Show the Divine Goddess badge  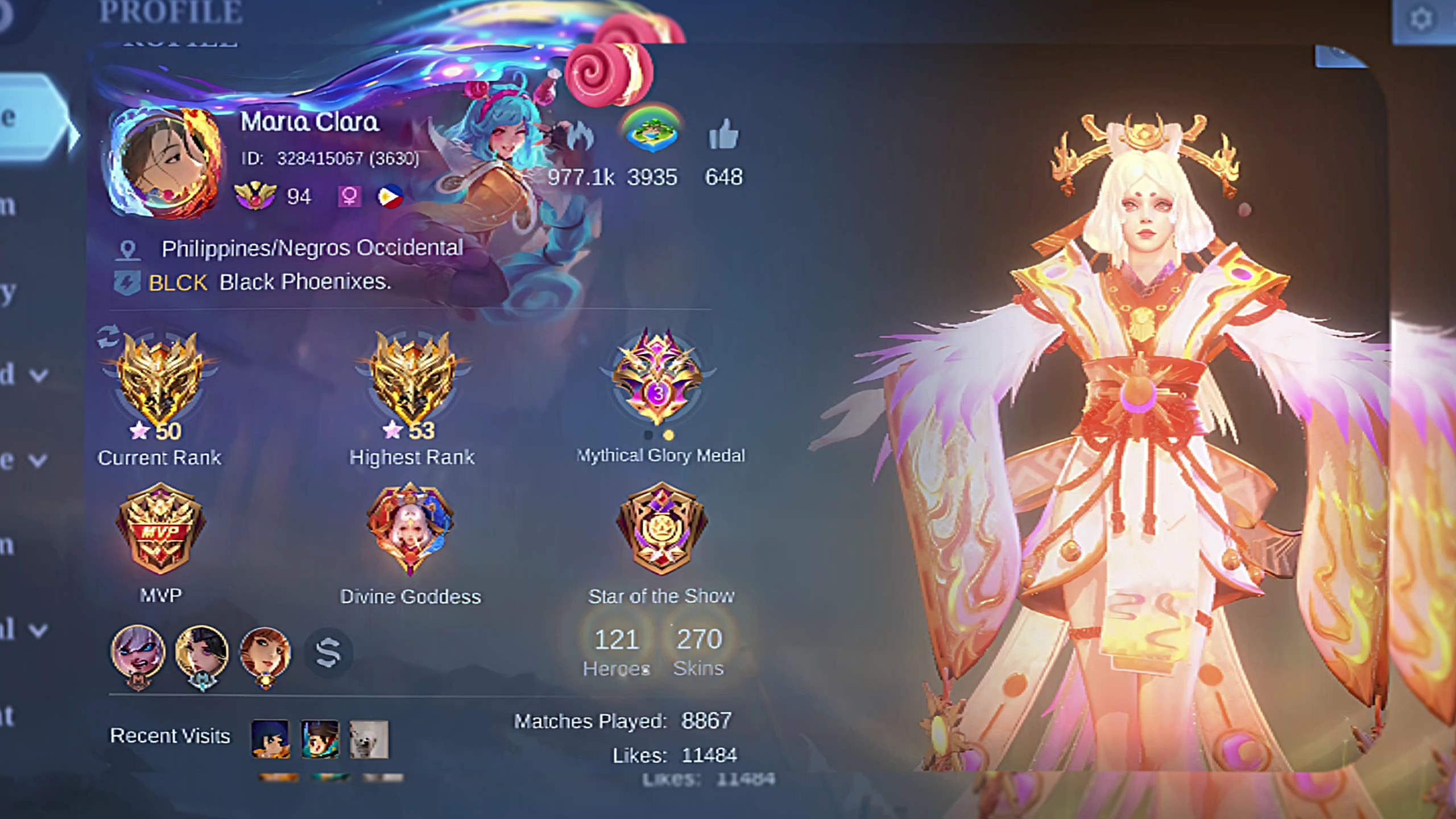point(410,528)
